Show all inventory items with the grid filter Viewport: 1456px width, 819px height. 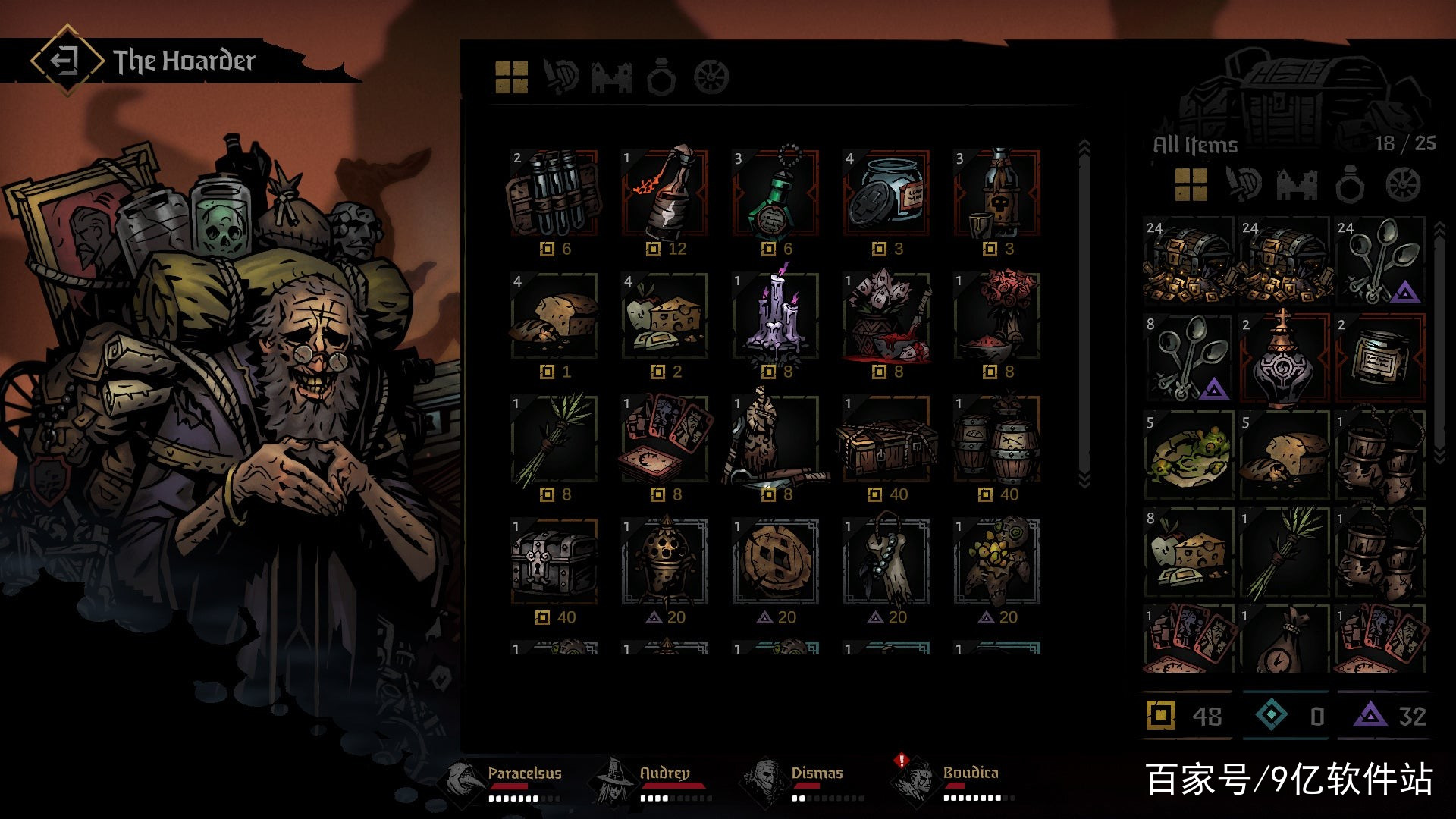(1191, 184)
